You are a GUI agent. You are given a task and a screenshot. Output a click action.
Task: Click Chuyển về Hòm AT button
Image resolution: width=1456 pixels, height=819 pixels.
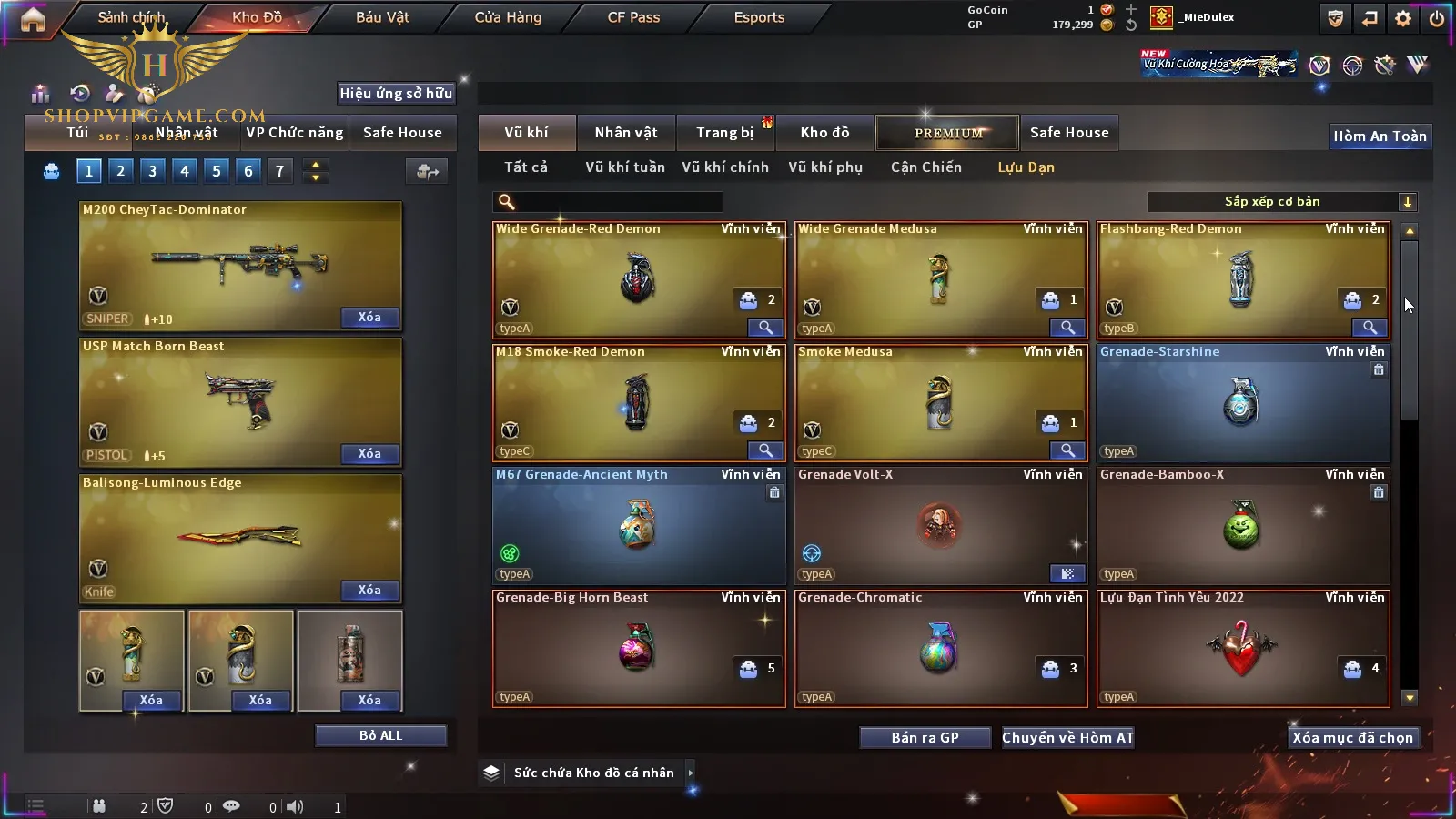click(1067, 737)
